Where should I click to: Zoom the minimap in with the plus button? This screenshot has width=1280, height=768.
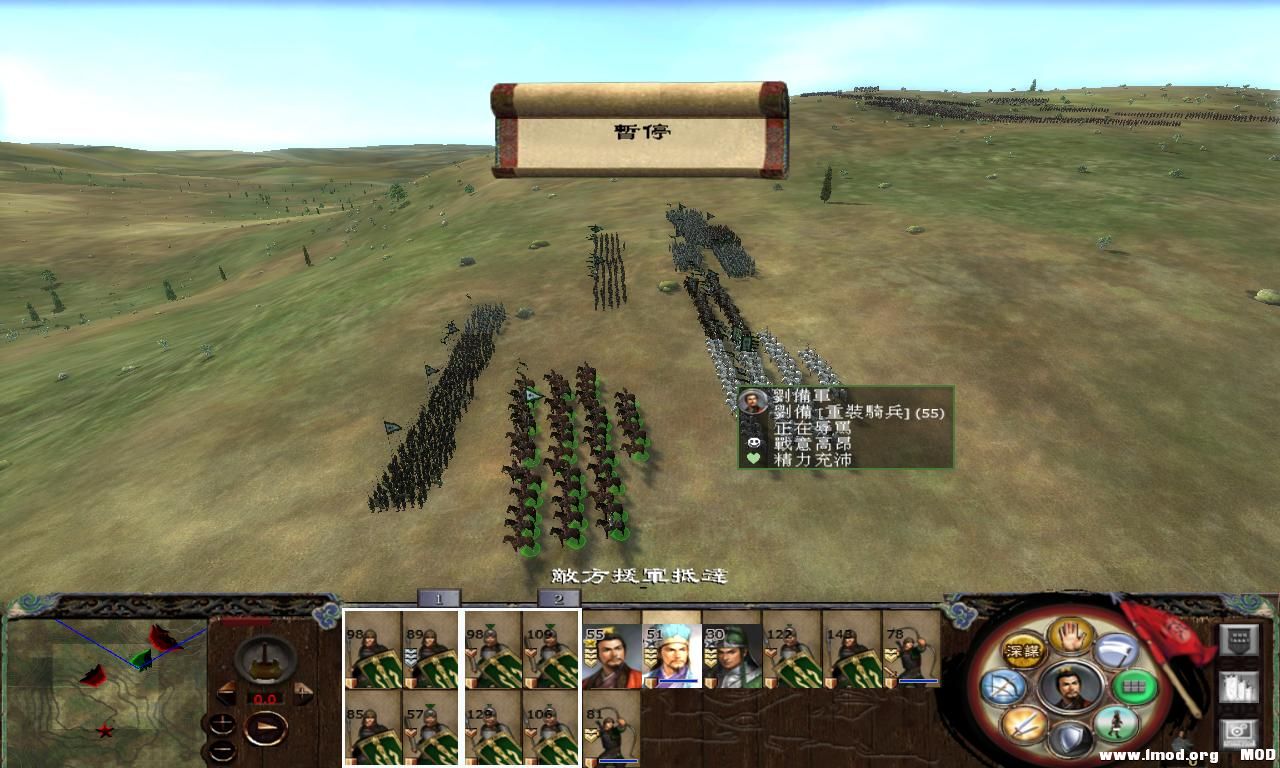(222, 722)
